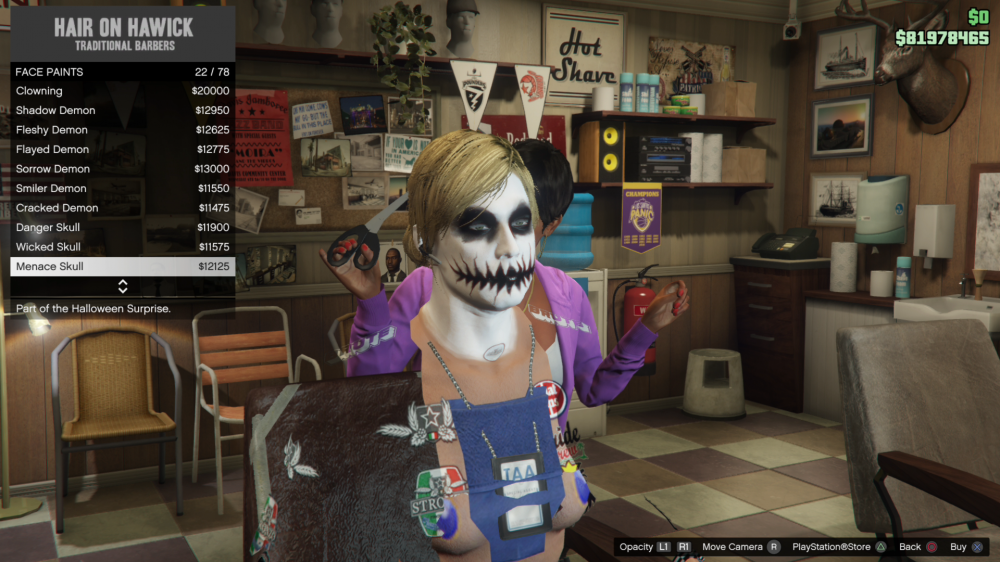
Task: Select the Wicked Skull face paint
Action: pyautogui.click(x=122, y=247)
